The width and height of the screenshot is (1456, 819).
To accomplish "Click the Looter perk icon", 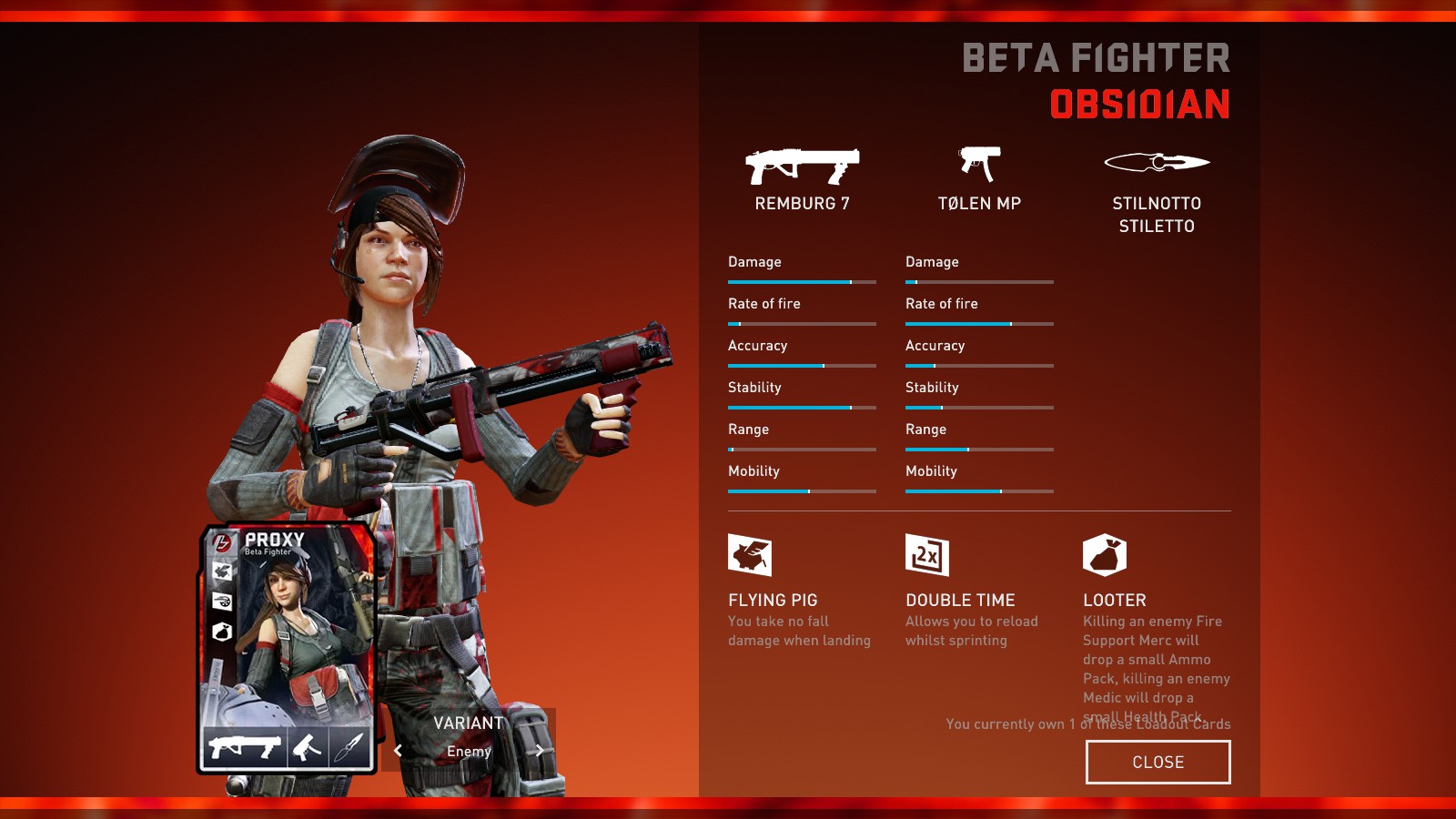I will click(x=1105, y=555).
